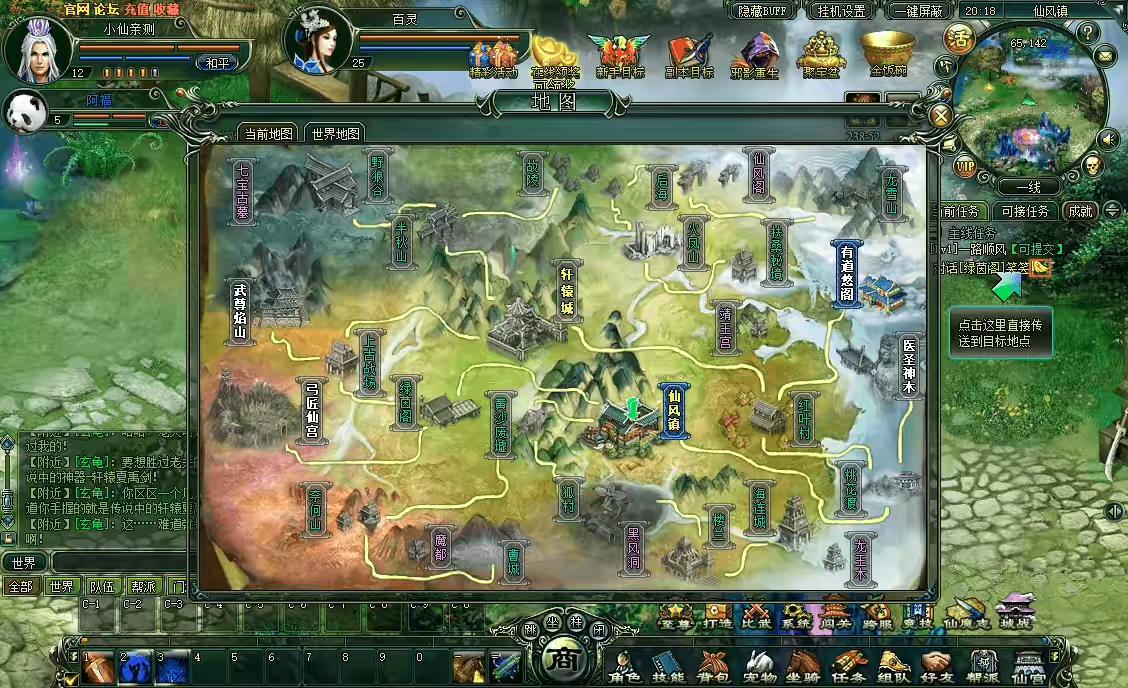Click the VIP button beside the minimap
Screen dimensions: 1128x688
(966, 165)
